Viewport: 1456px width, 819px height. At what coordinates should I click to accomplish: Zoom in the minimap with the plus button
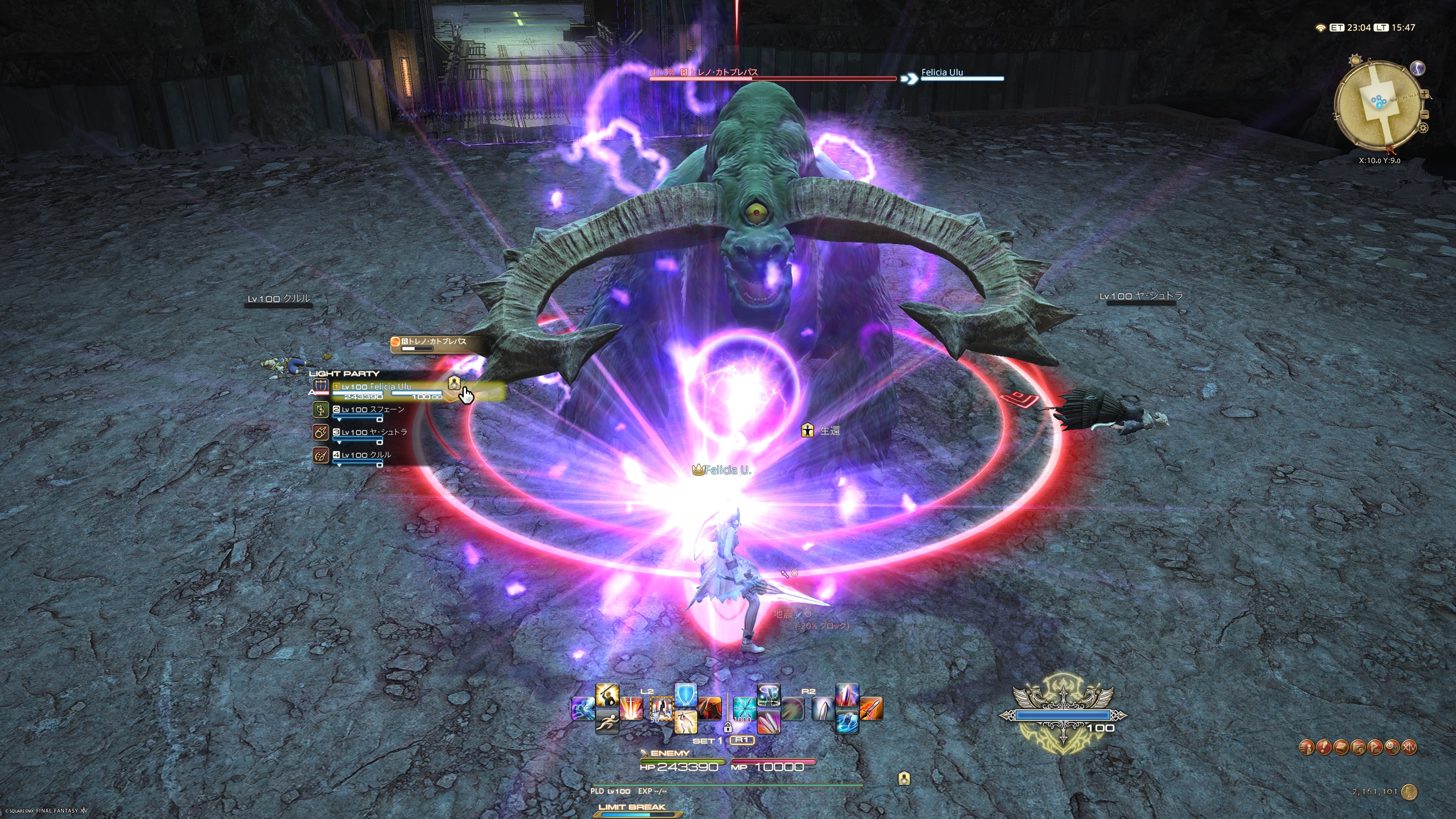tap(1425, 94)
